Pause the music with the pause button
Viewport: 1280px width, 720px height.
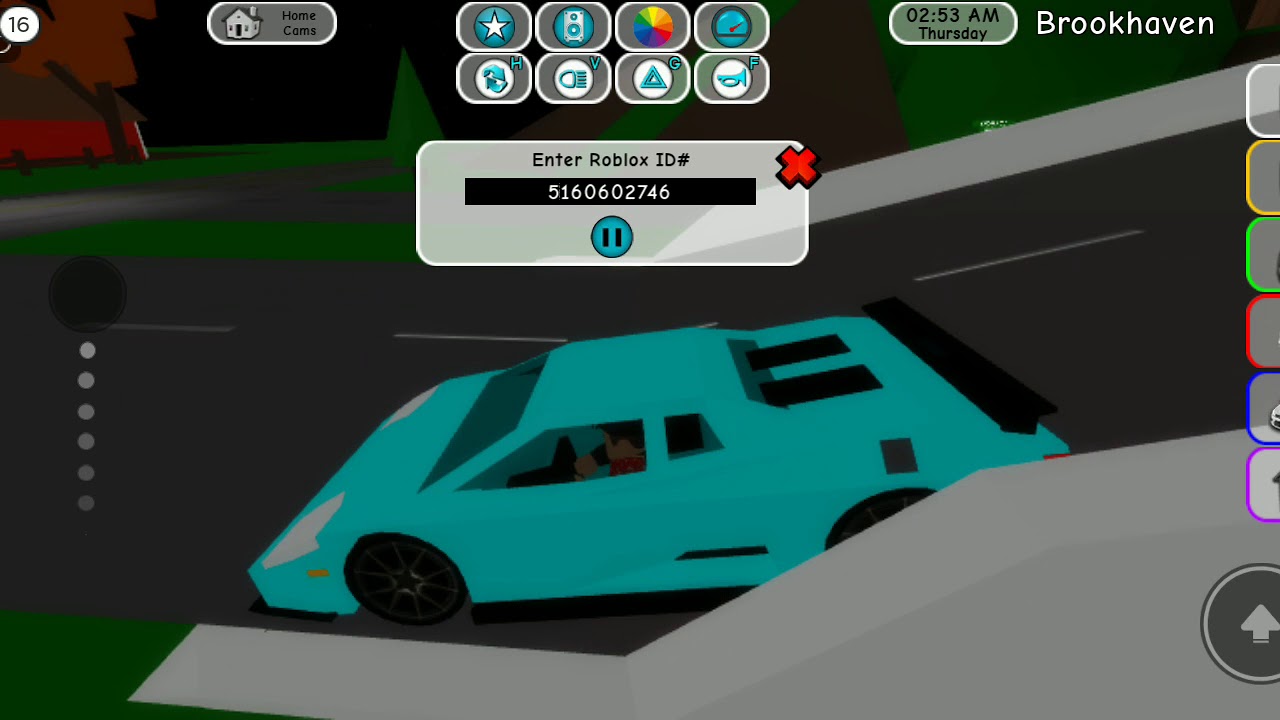click(611, 237)
